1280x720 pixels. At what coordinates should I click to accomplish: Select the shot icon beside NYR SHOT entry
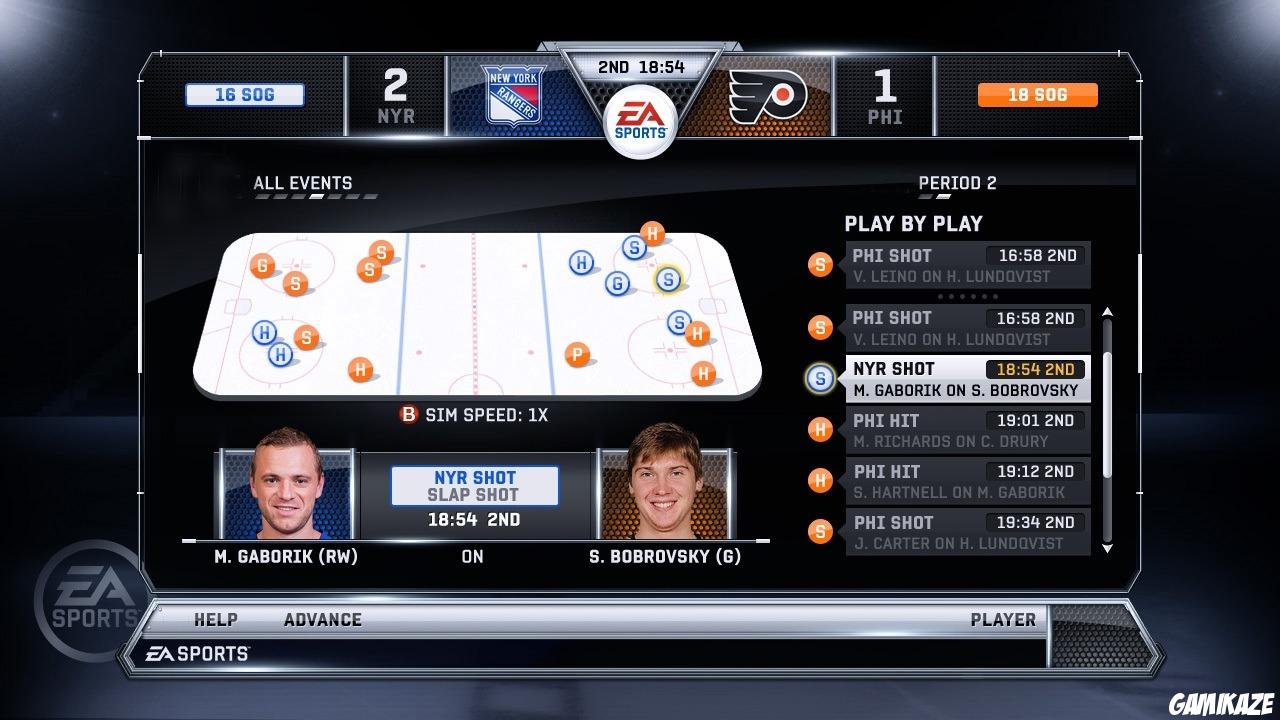pos(820,377)
